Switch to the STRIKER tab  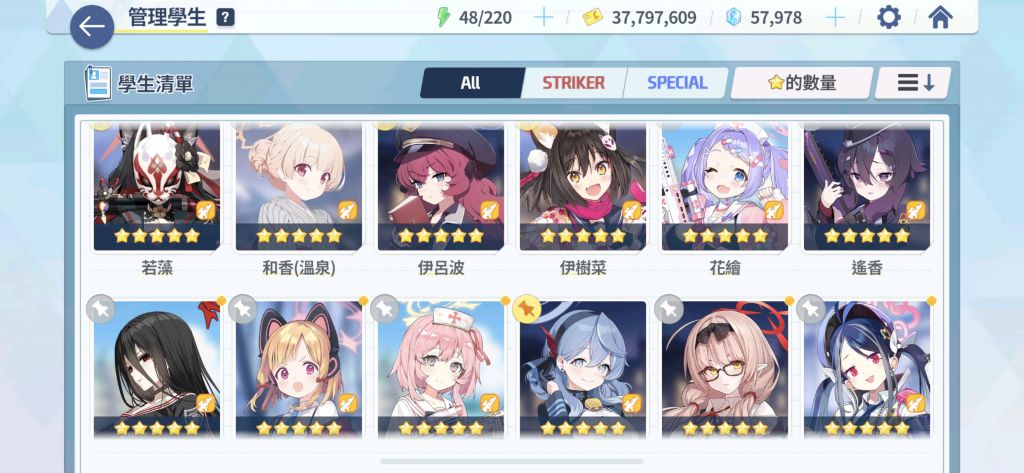(573, 83)
